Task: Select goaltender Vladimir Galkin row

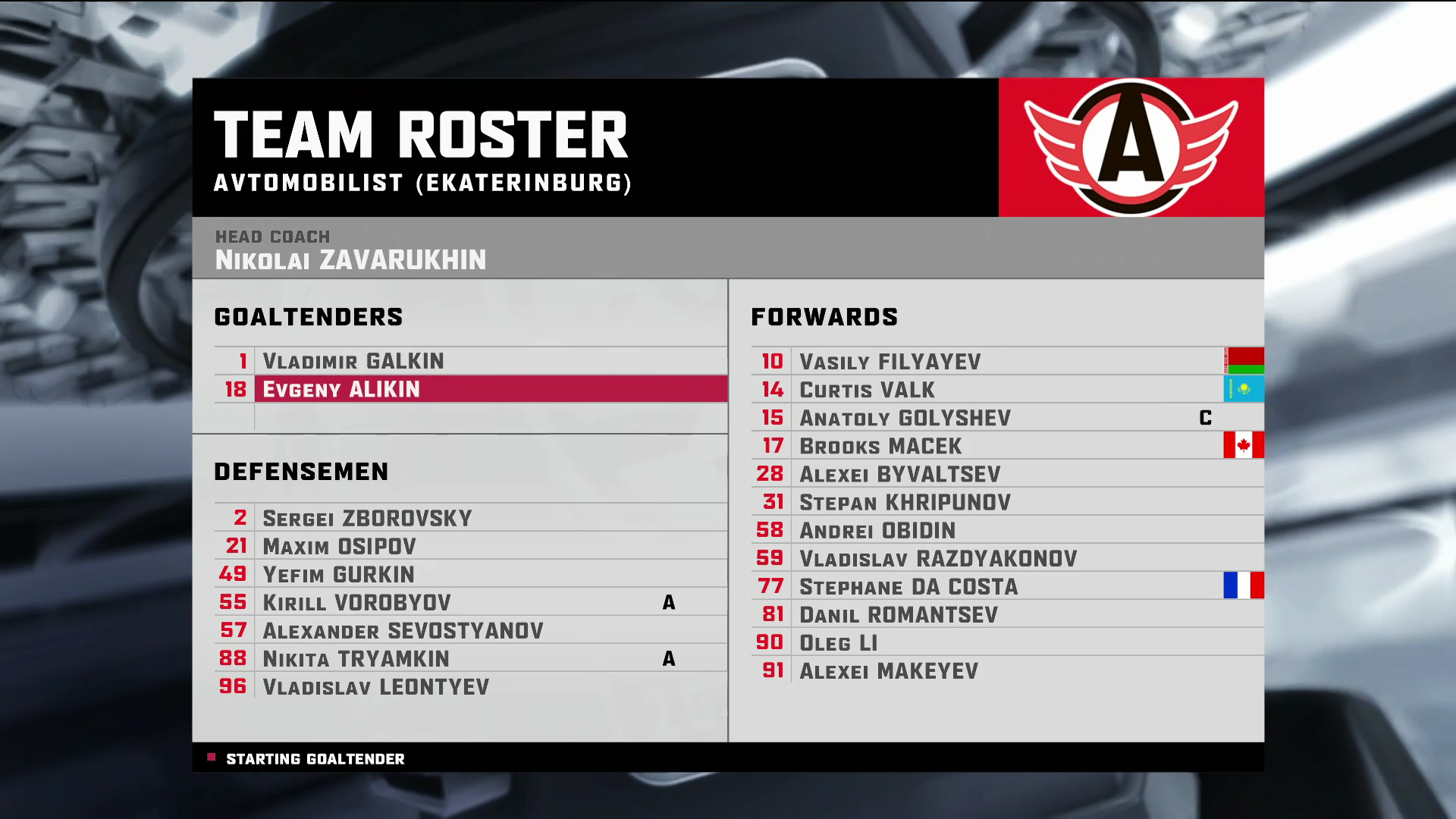Action: click(353, 361)
